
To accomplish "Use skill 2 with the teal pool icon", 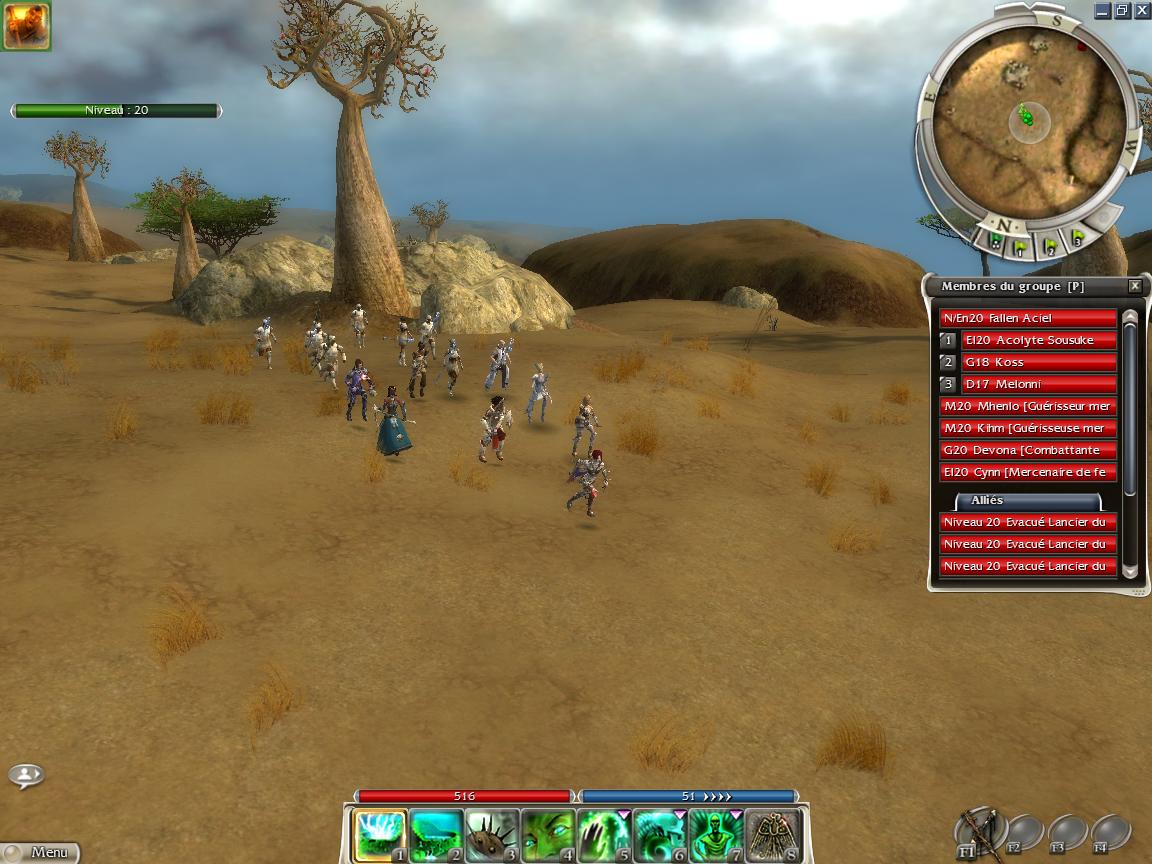I will point(437,835).
